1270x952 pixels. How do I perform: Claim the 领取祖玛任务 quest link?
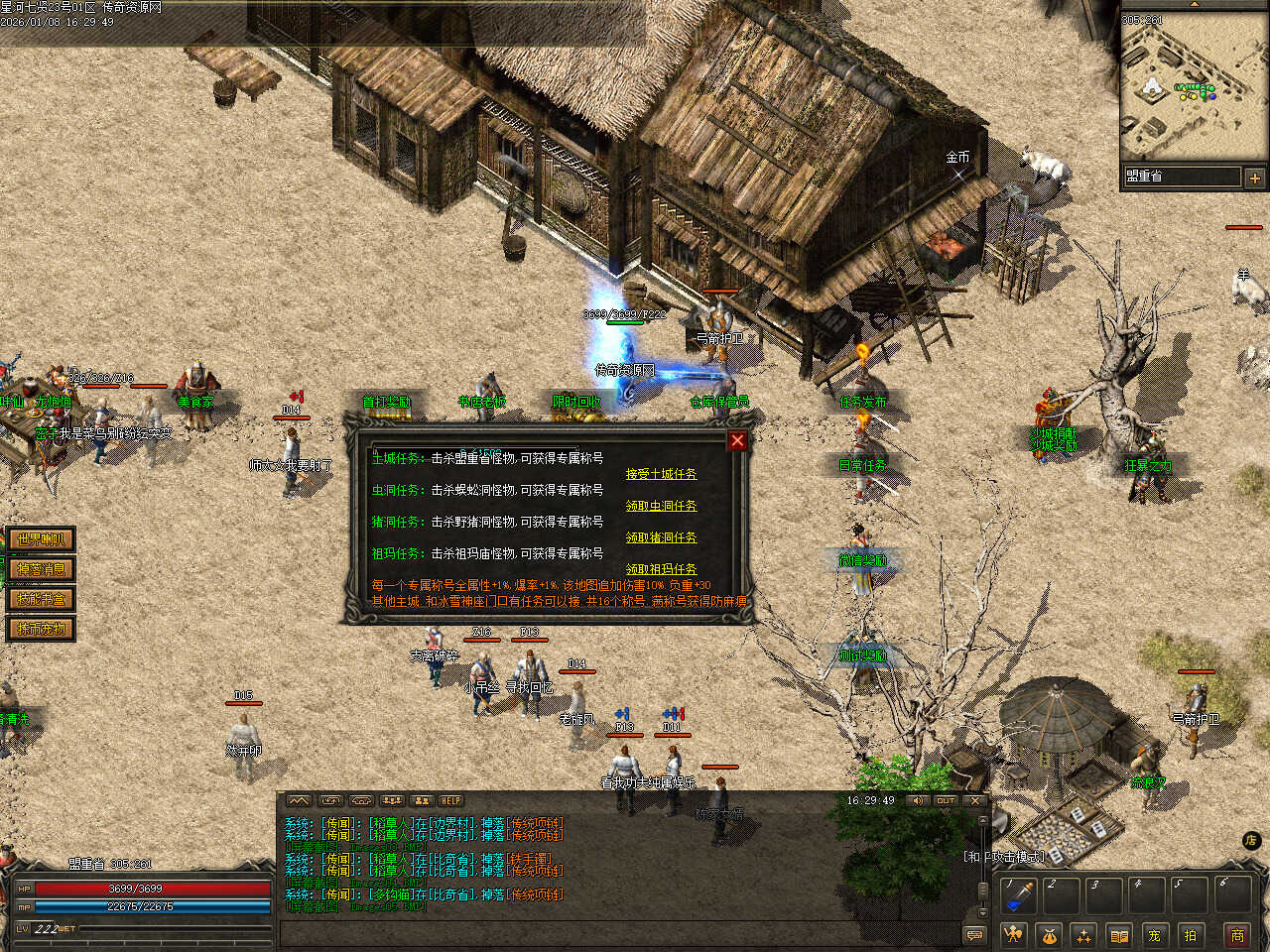pos(661,569)
